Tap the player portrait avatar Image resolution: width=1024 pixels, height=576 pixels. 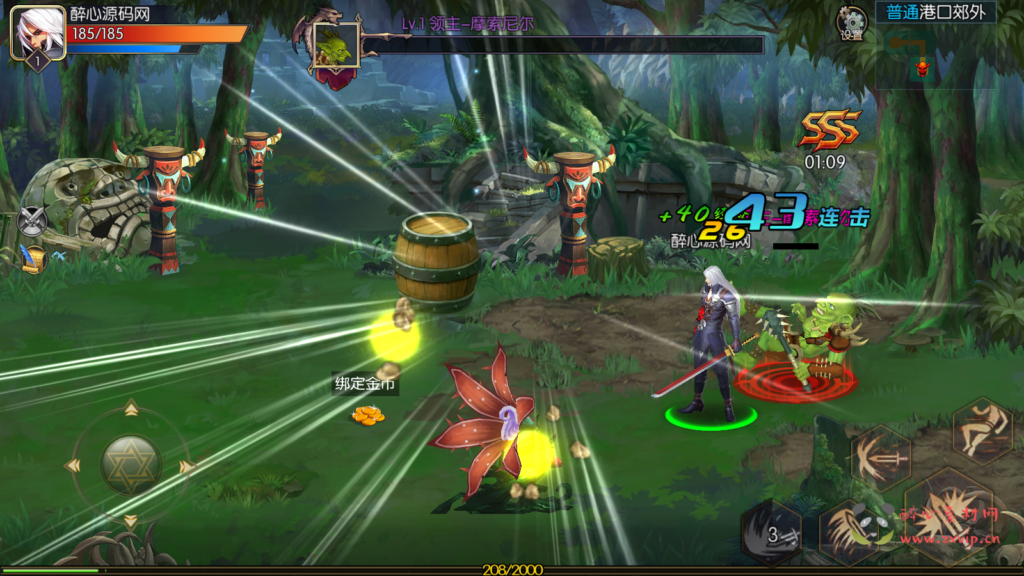point(37,32)
